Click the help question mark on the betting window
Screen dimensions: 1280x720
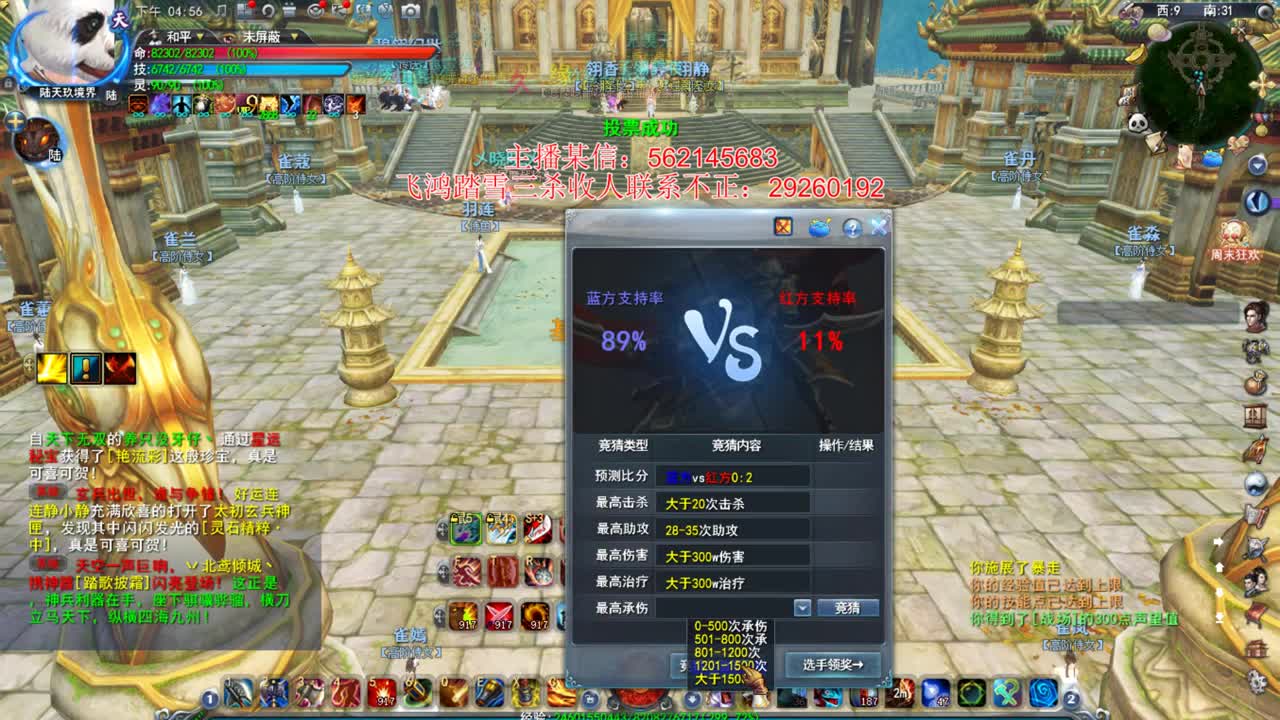(851, 228)
